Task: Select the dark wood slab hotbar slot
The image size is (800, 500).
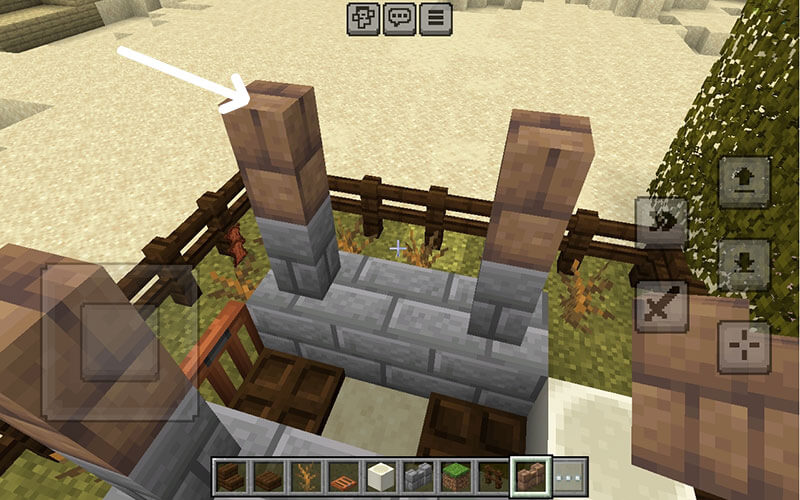Action: pos(267,476)
